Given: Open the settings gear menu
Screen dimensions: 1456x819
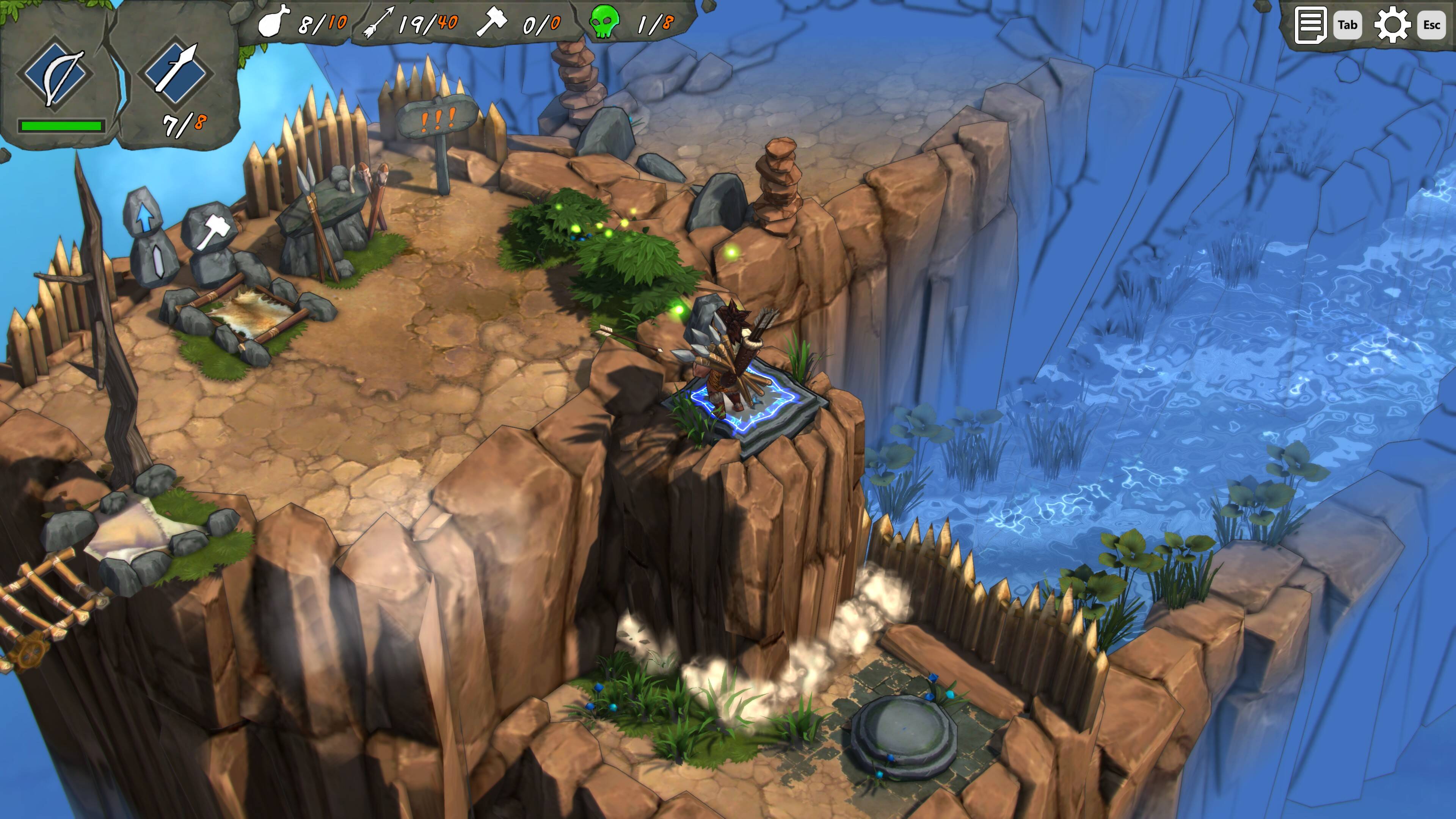Looking at the screenshot, I should [1392, 25].
